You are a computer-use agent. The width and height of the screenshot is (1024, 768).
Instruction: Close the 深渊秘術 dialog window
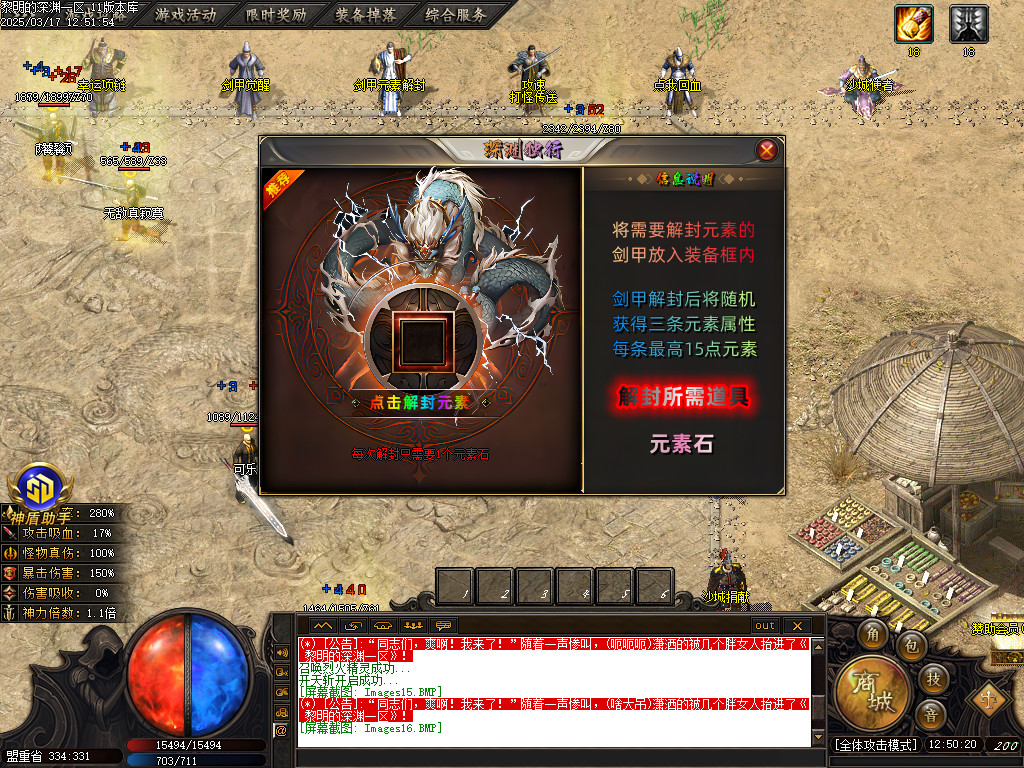click(767, 151)
